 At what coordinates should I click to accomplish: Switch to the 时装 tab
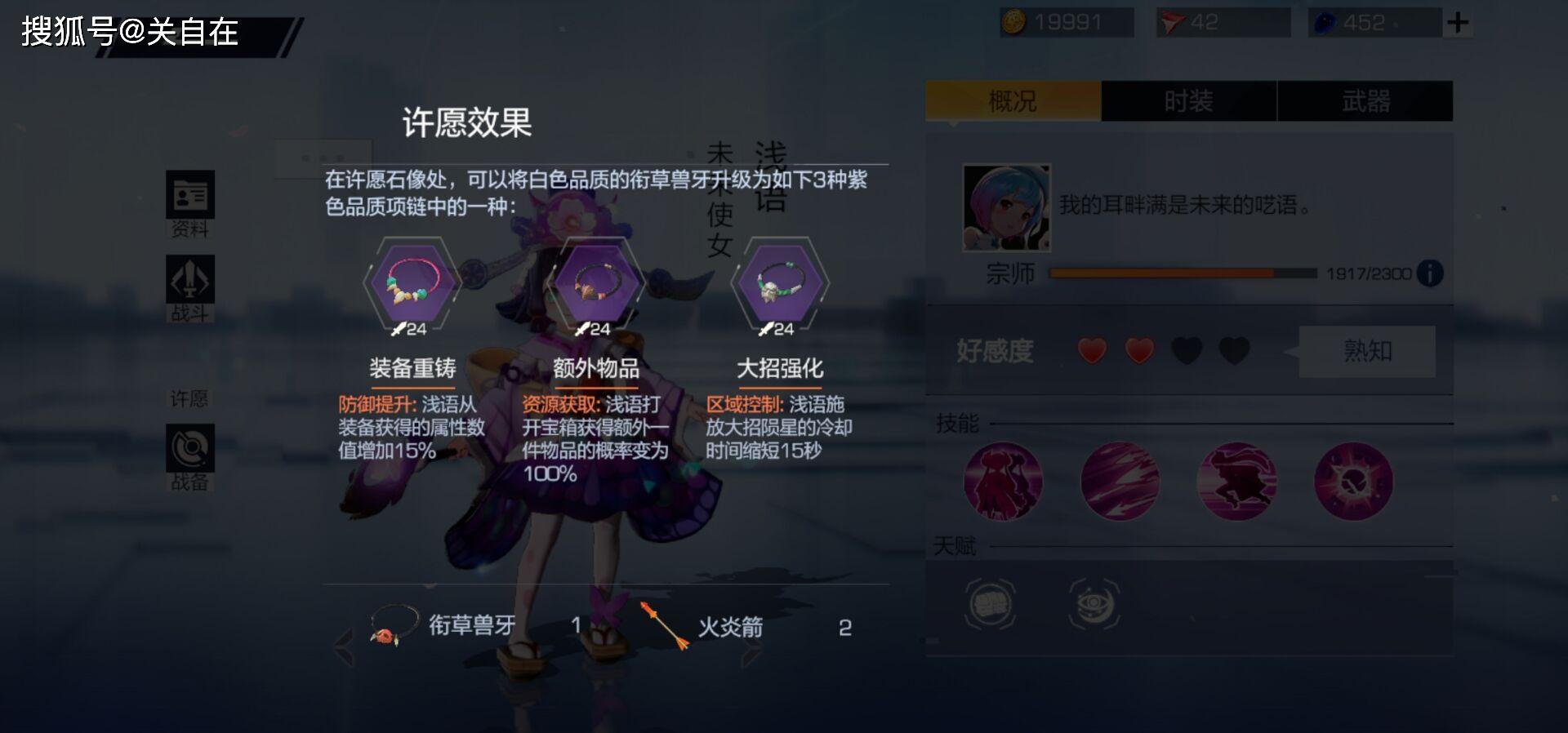(1188, 100)
